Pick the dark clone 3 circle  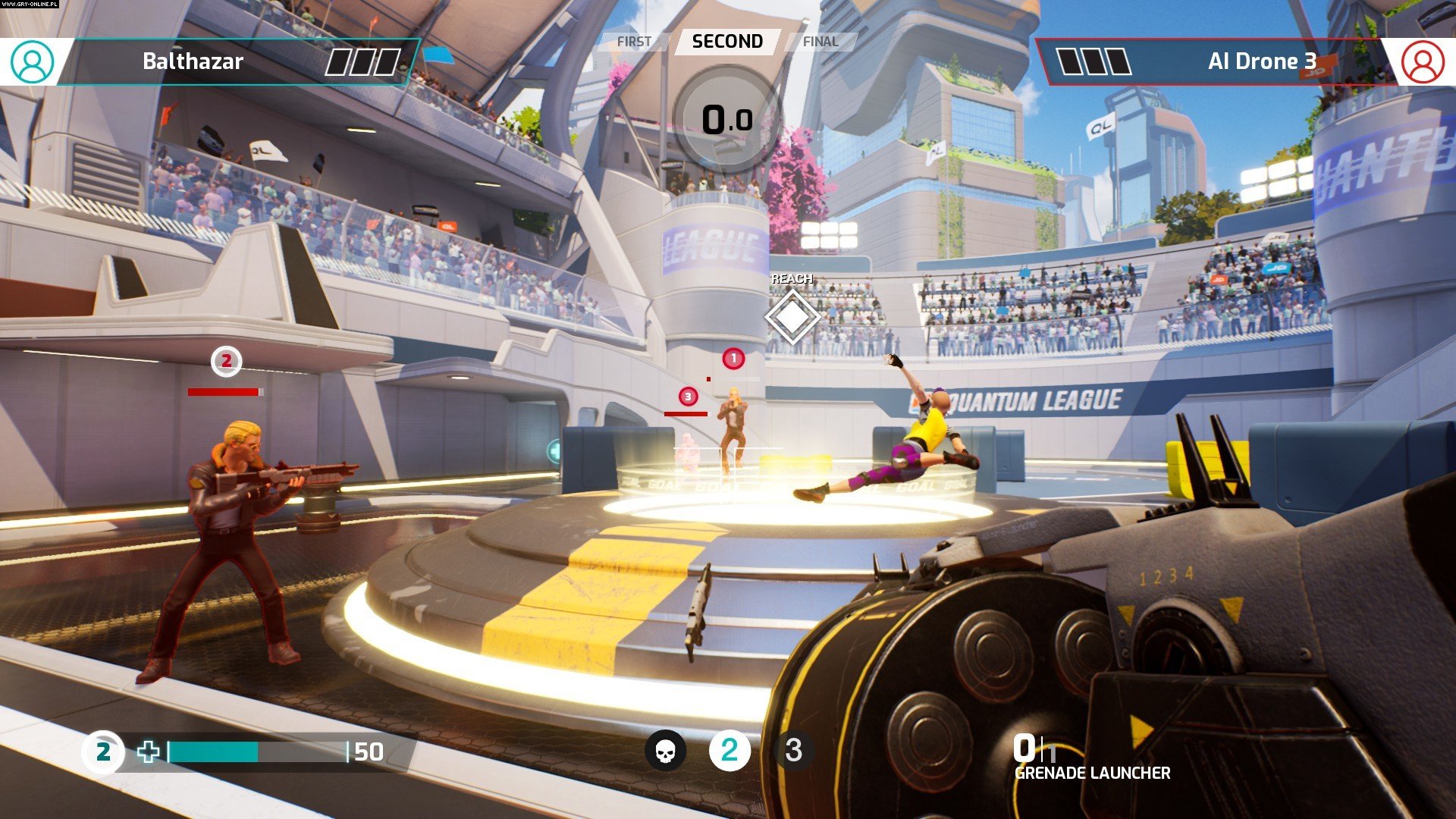click(793, 751)
